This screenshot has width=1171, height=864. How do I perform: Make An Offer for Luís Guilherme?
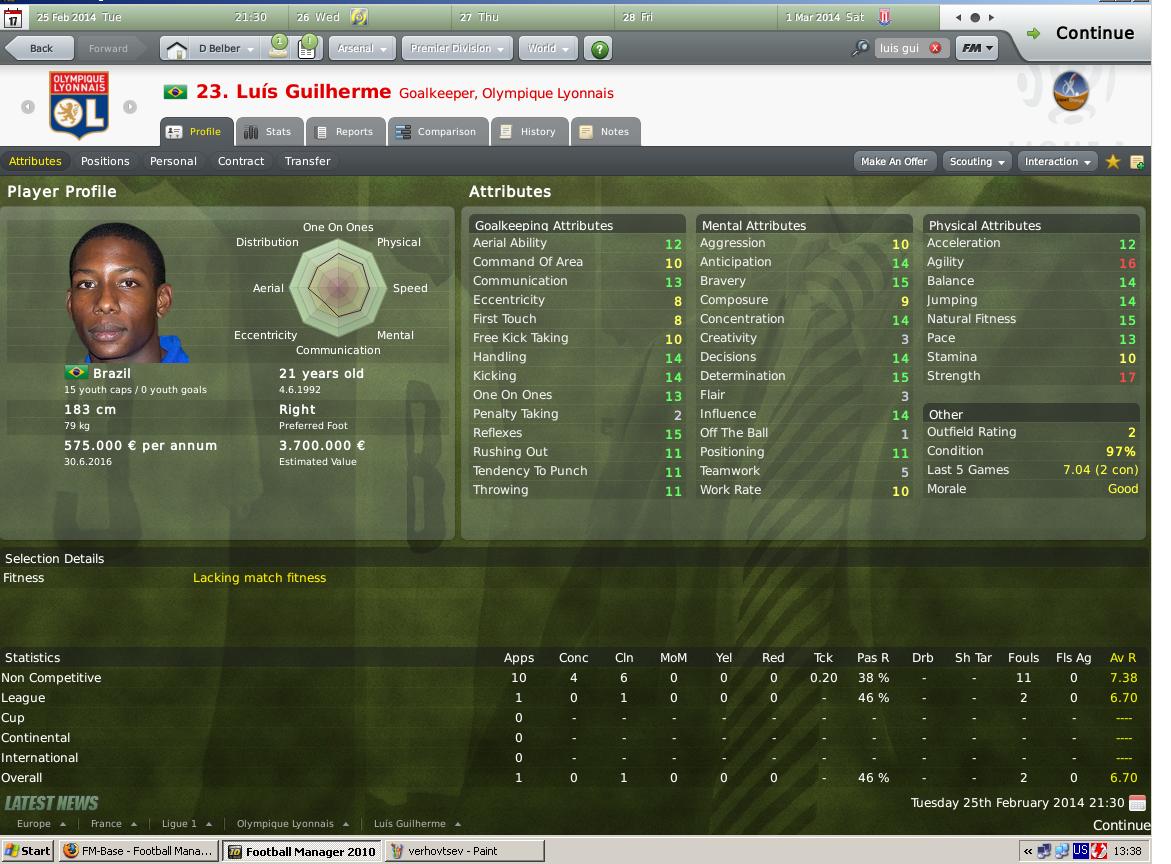(x=894, y=161)
